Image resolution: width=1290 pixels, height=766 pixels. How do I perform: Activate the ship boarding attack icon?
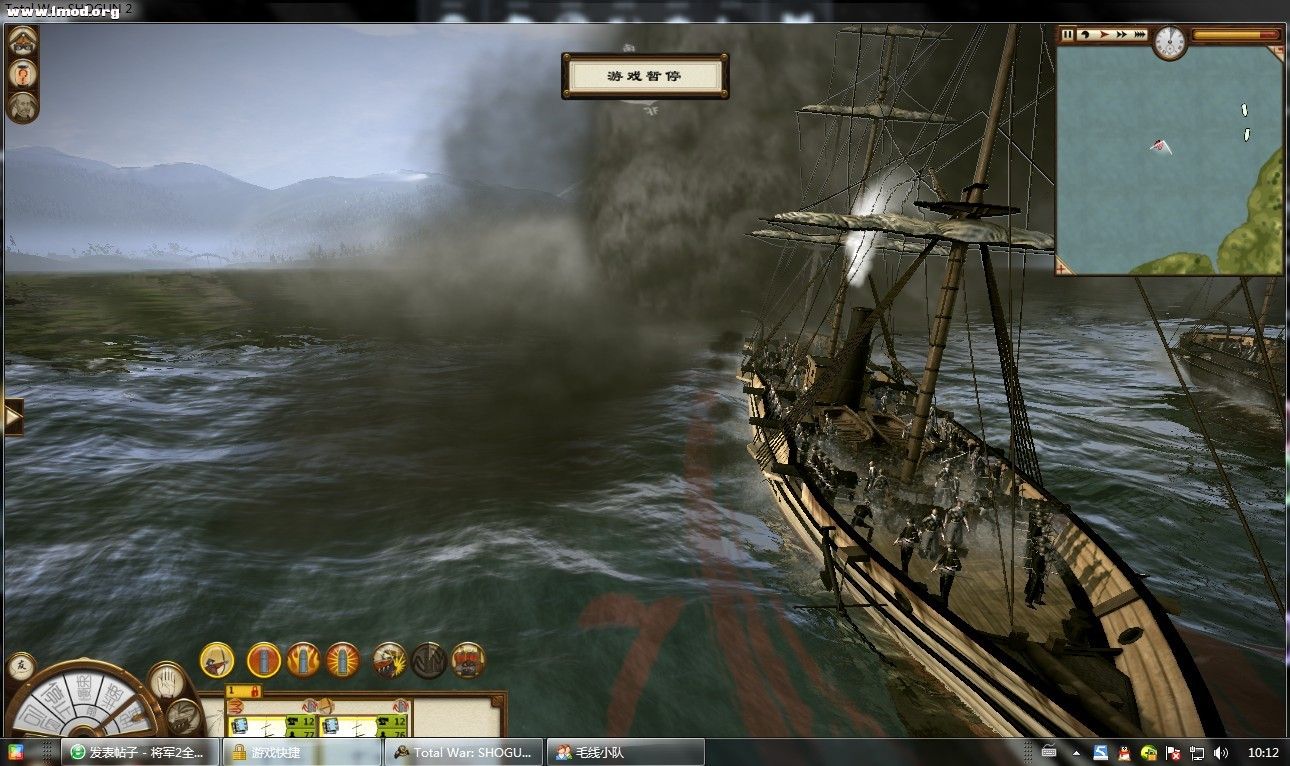click(389, 660)
